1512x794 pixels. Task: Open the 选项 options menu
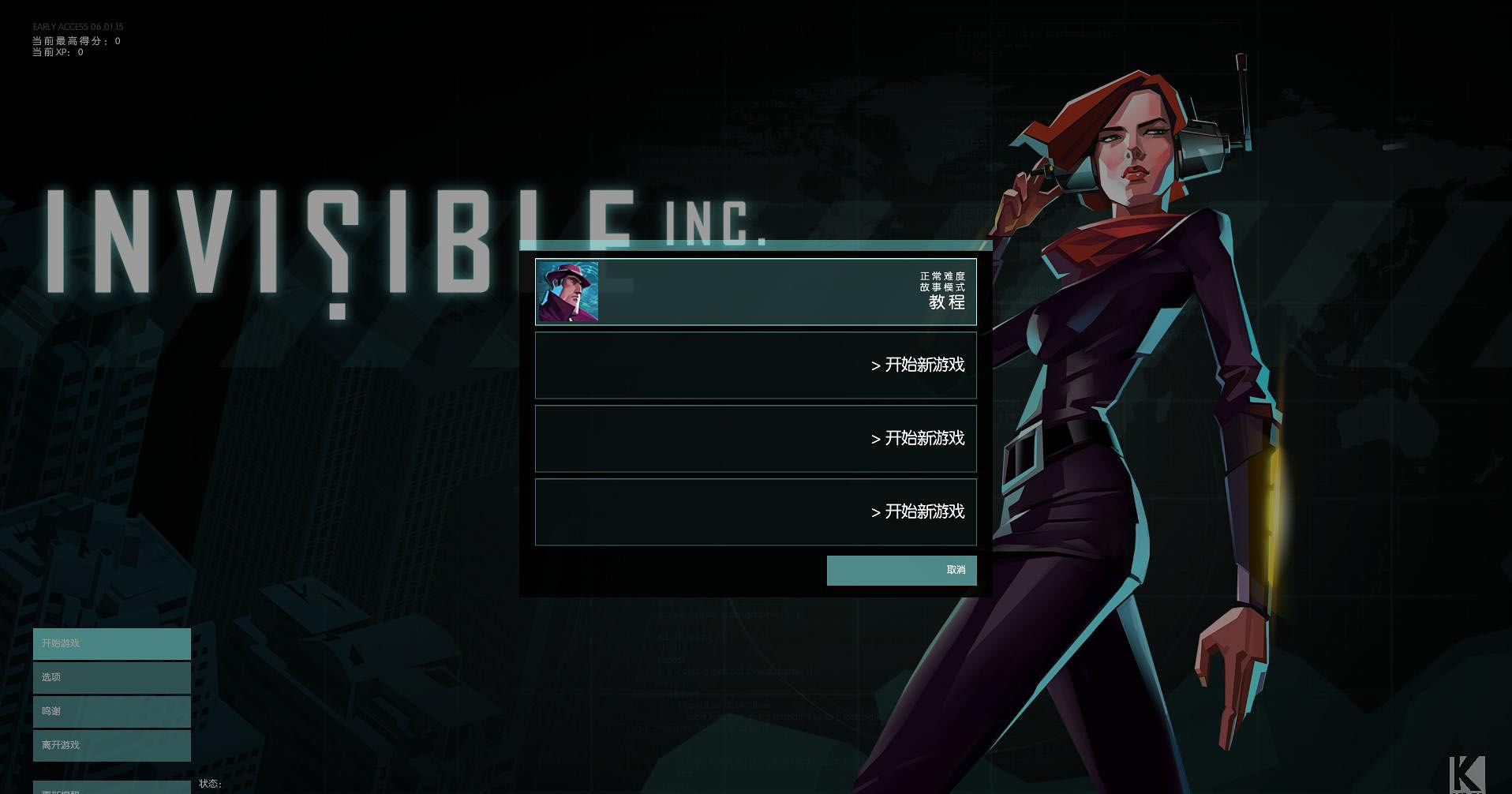coord(112,678)
